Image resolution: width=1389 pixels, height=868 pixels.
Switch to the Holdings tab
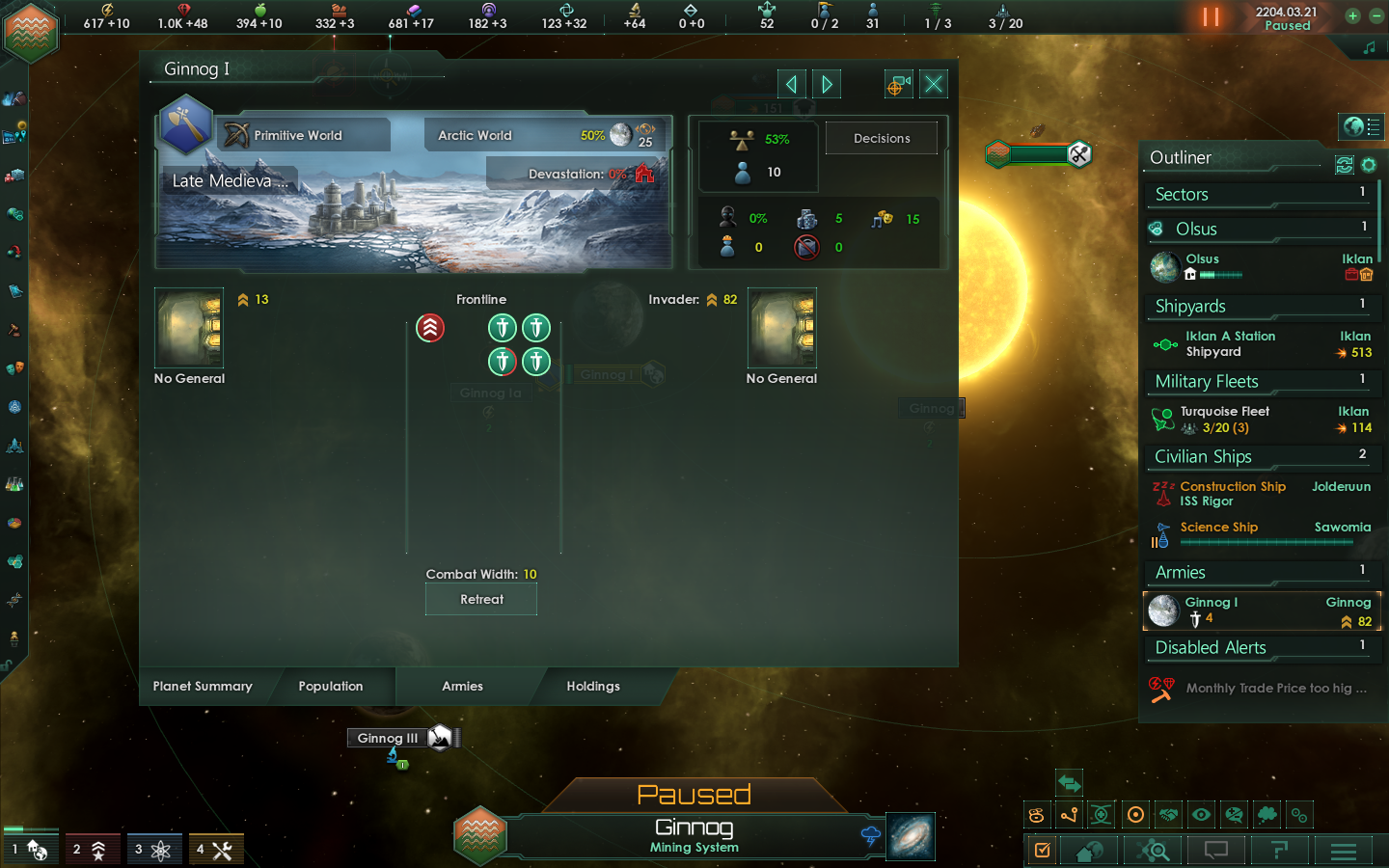click(592, 687)
